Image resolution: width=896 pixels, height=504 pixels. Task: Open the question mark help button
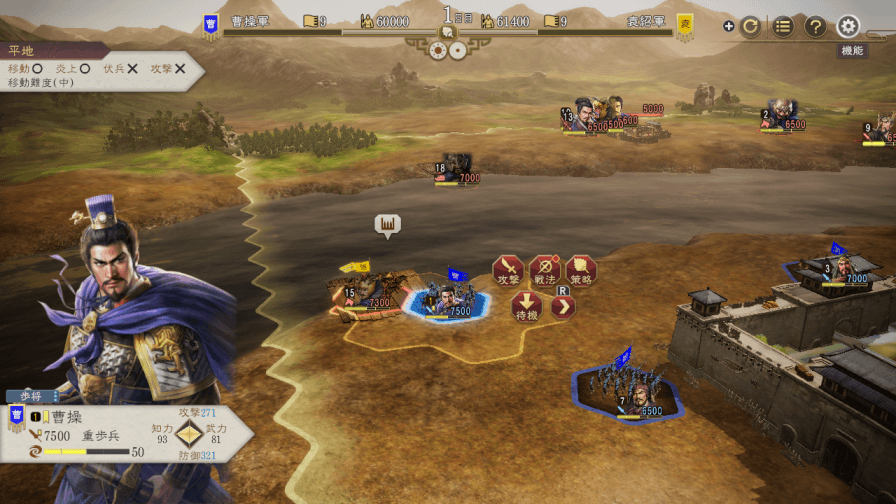coord(815,27)
